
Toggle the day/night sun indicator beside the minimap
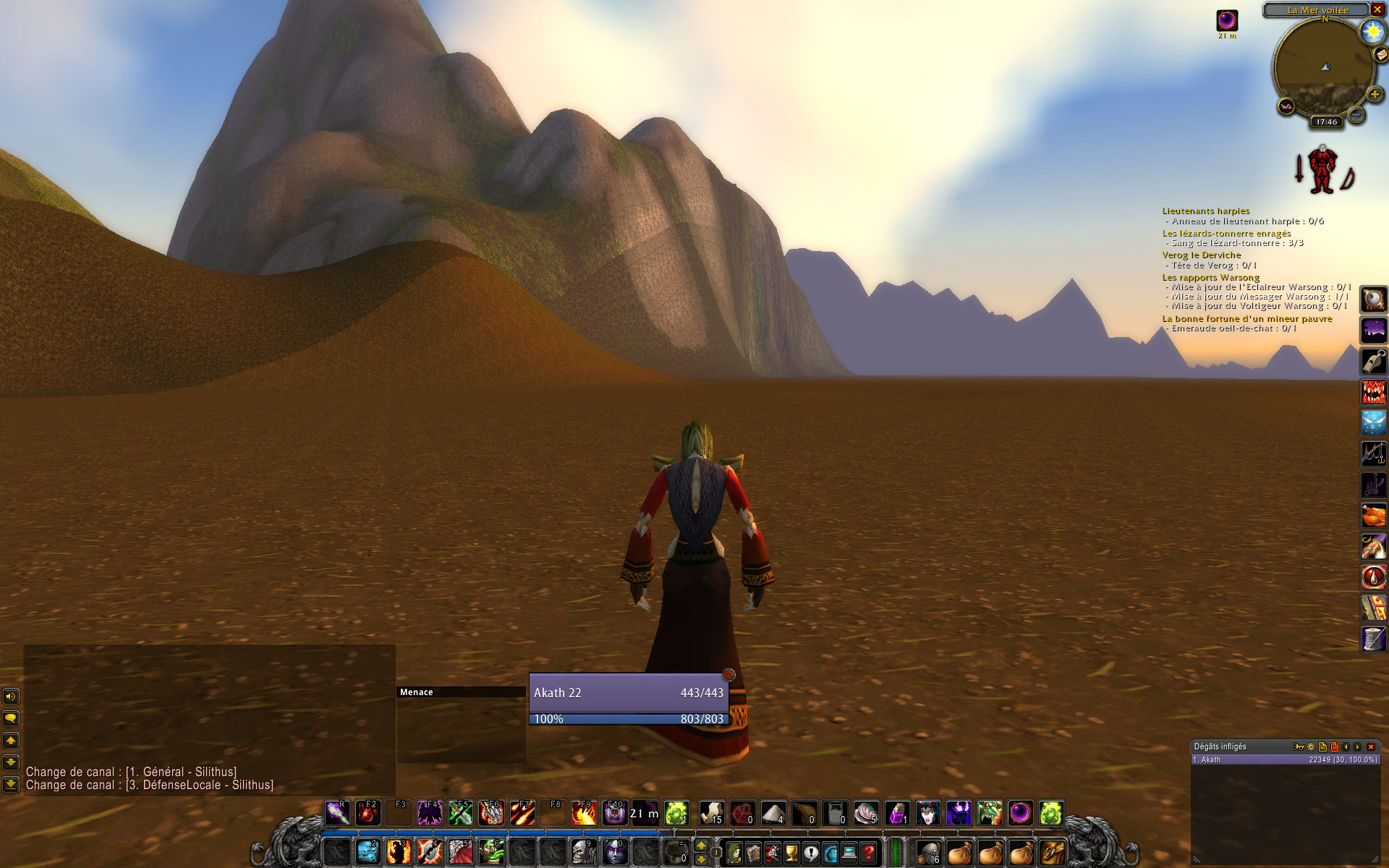click(x=1373, y=31)
